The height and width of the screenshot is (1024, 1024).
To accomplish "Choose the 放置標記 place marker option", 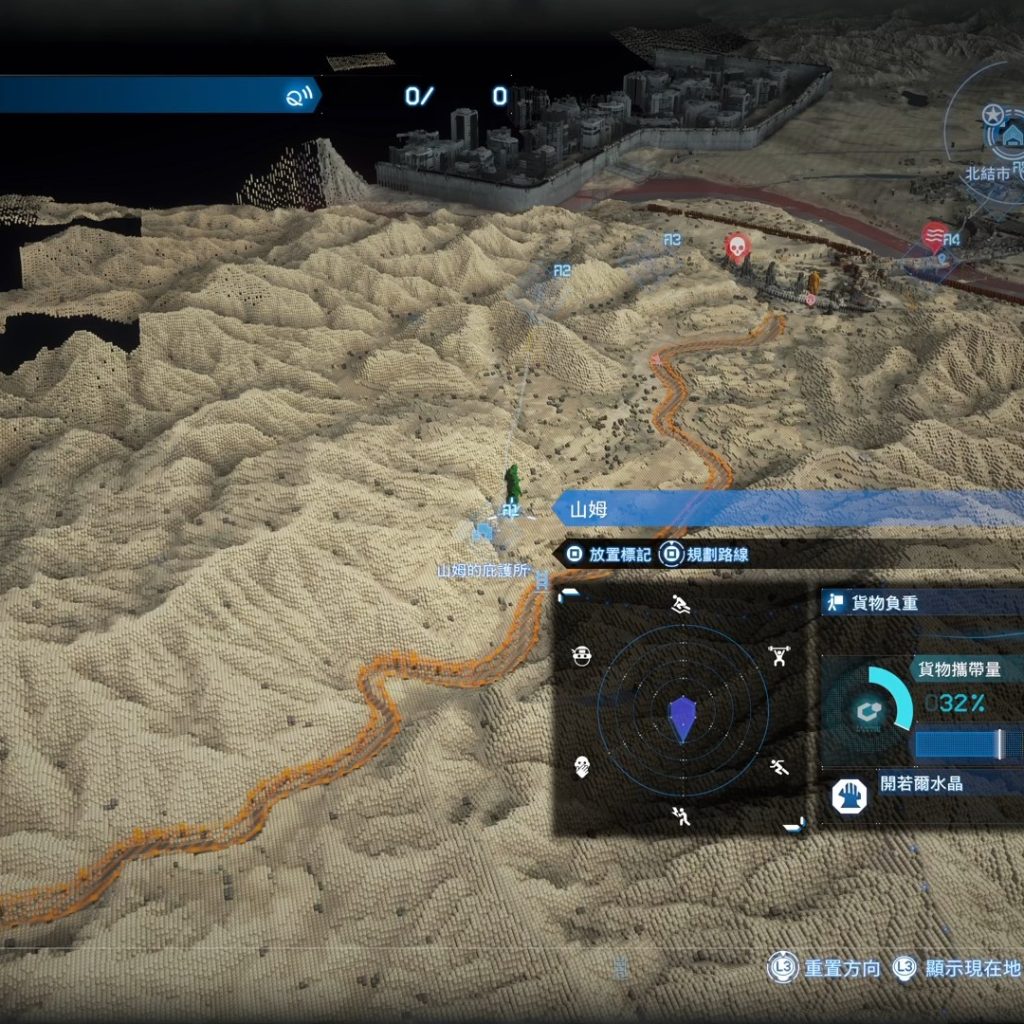I will pos(609,555).
